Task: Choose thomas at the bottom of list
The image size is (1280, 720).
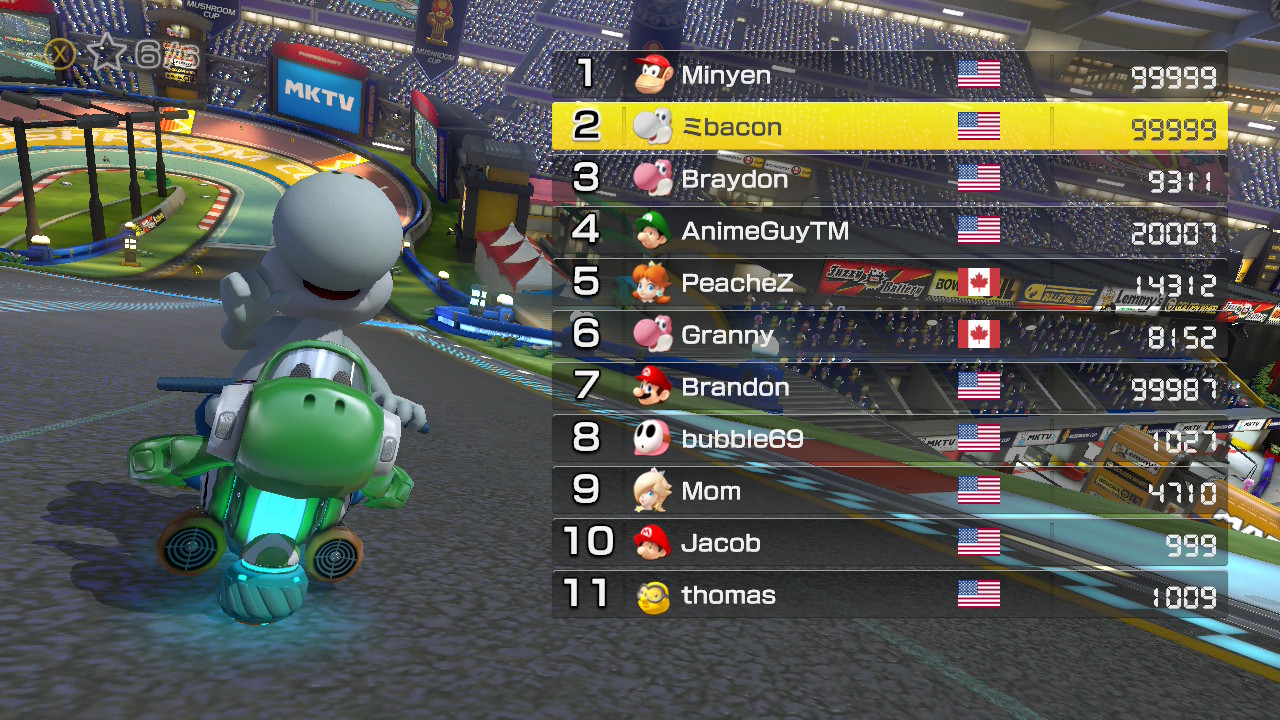Action: [x=889, y=595]
